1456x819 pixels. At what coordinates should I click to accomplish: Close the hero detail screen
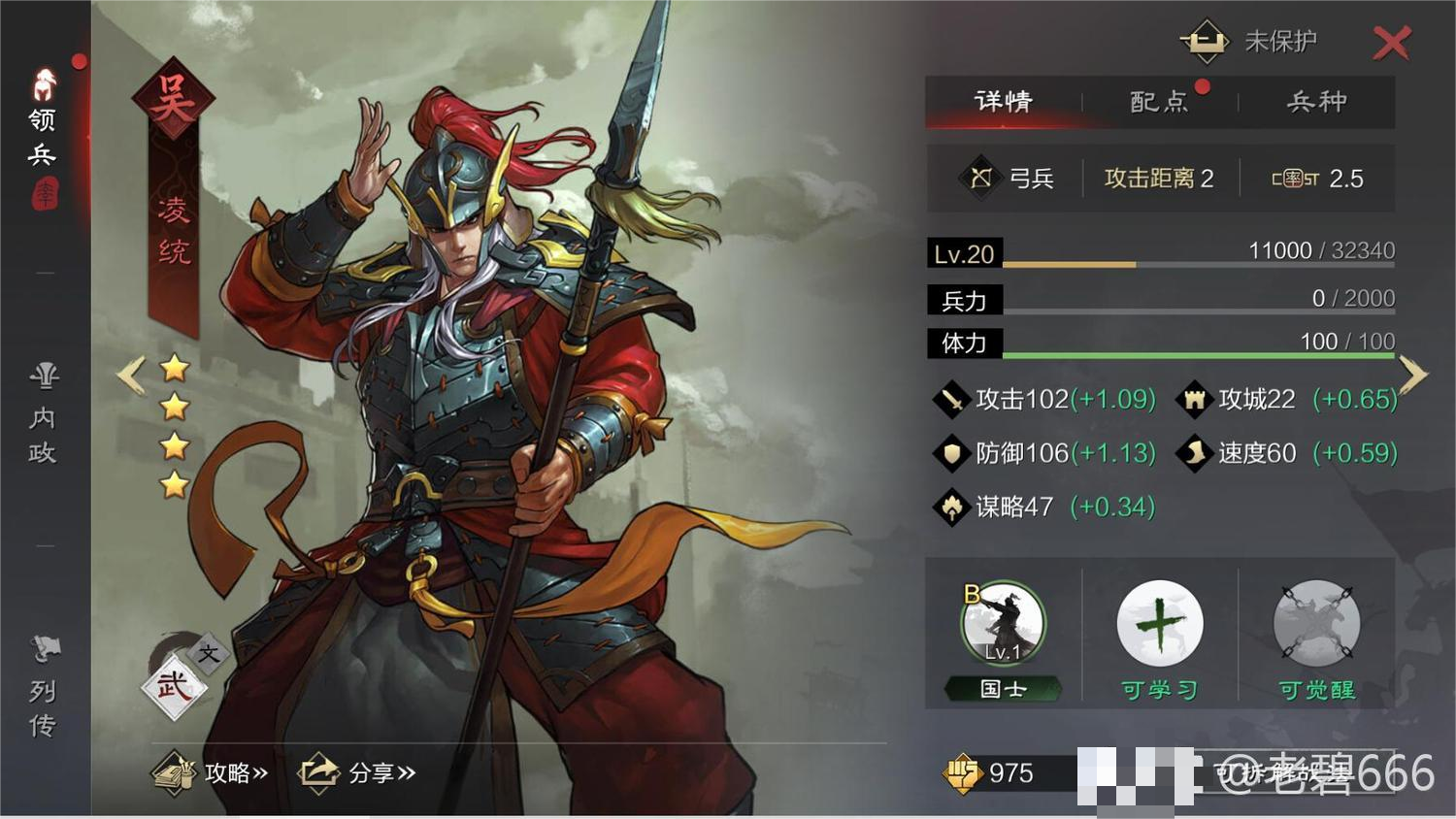click(1391, 43)
